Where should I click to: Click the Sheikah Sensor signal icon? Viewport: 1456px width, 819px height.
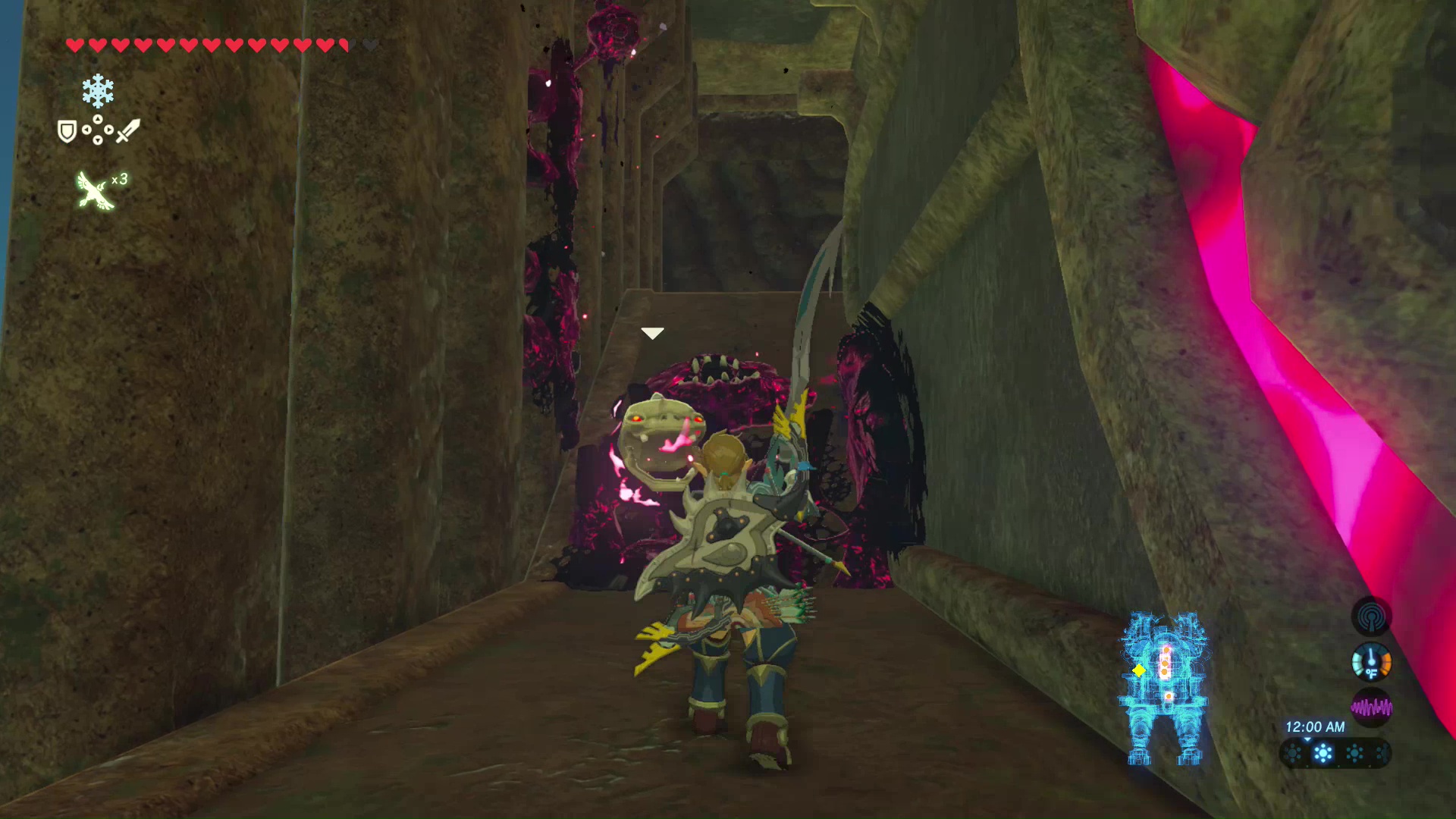point(1371,617)
